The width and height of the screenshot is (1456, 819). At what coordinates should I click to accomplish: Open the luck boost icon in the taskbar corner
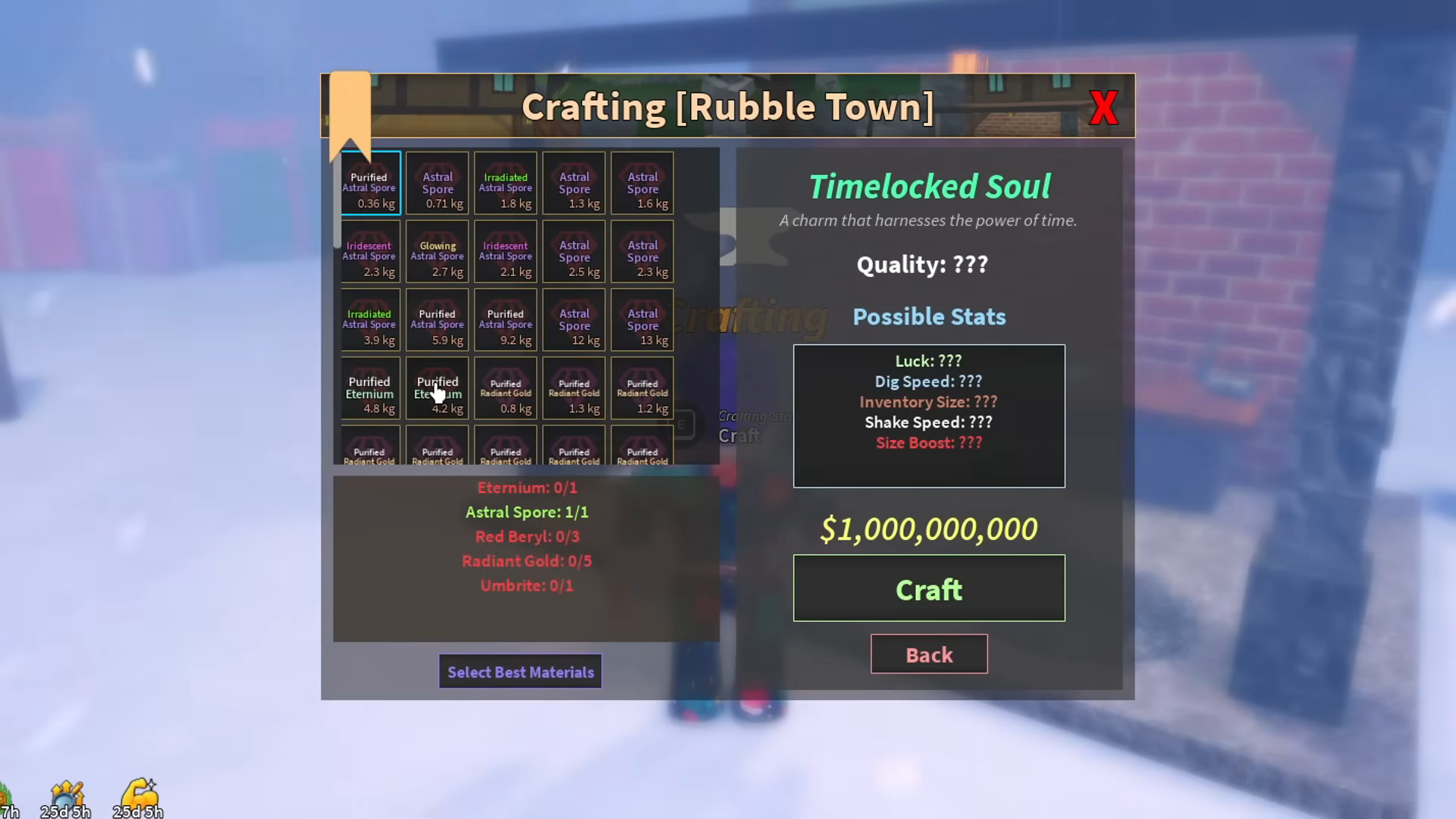68,794
